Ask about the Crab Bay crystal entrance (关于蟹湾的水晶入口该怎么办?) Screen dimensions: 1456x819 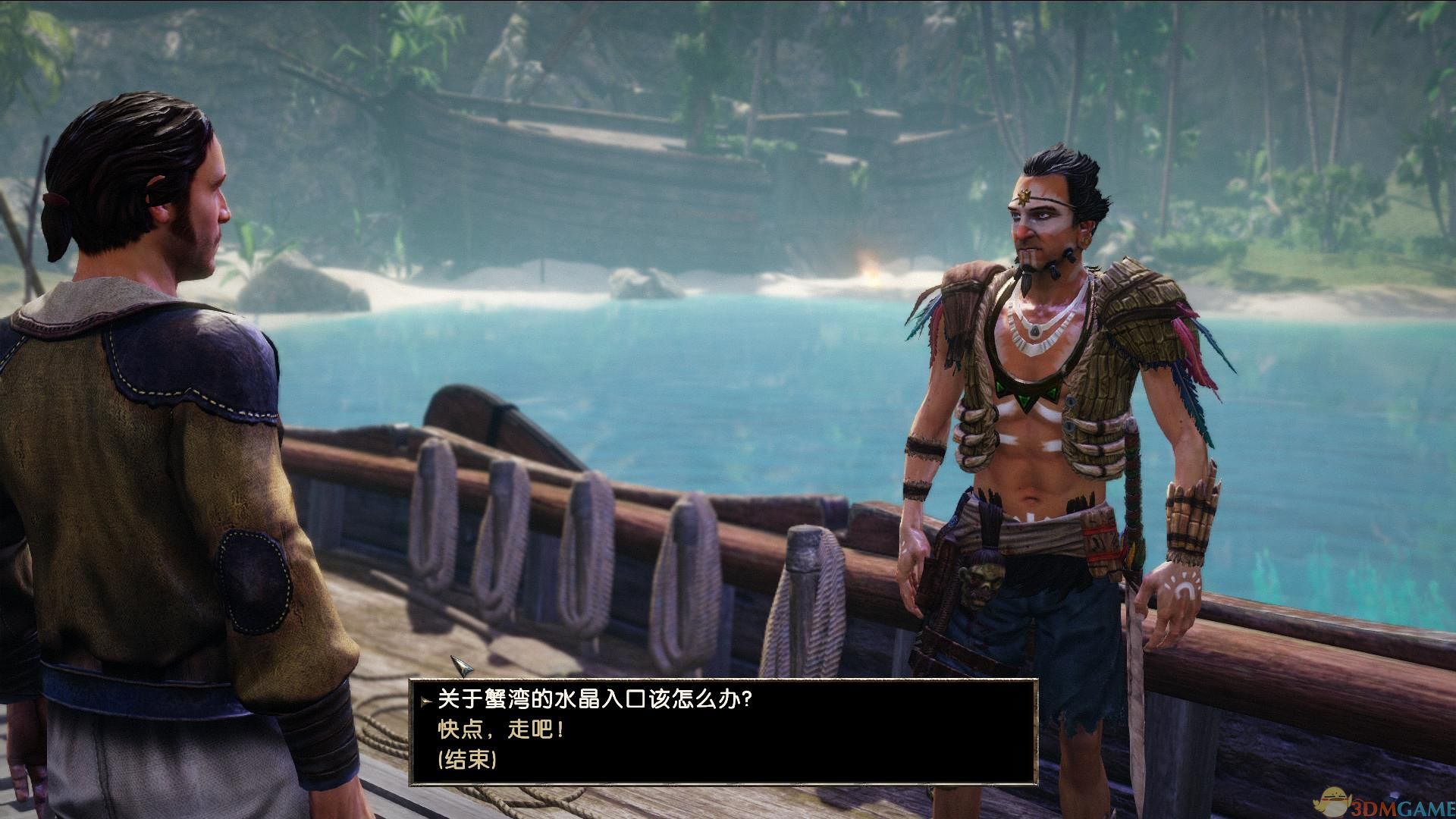[595, 698]
